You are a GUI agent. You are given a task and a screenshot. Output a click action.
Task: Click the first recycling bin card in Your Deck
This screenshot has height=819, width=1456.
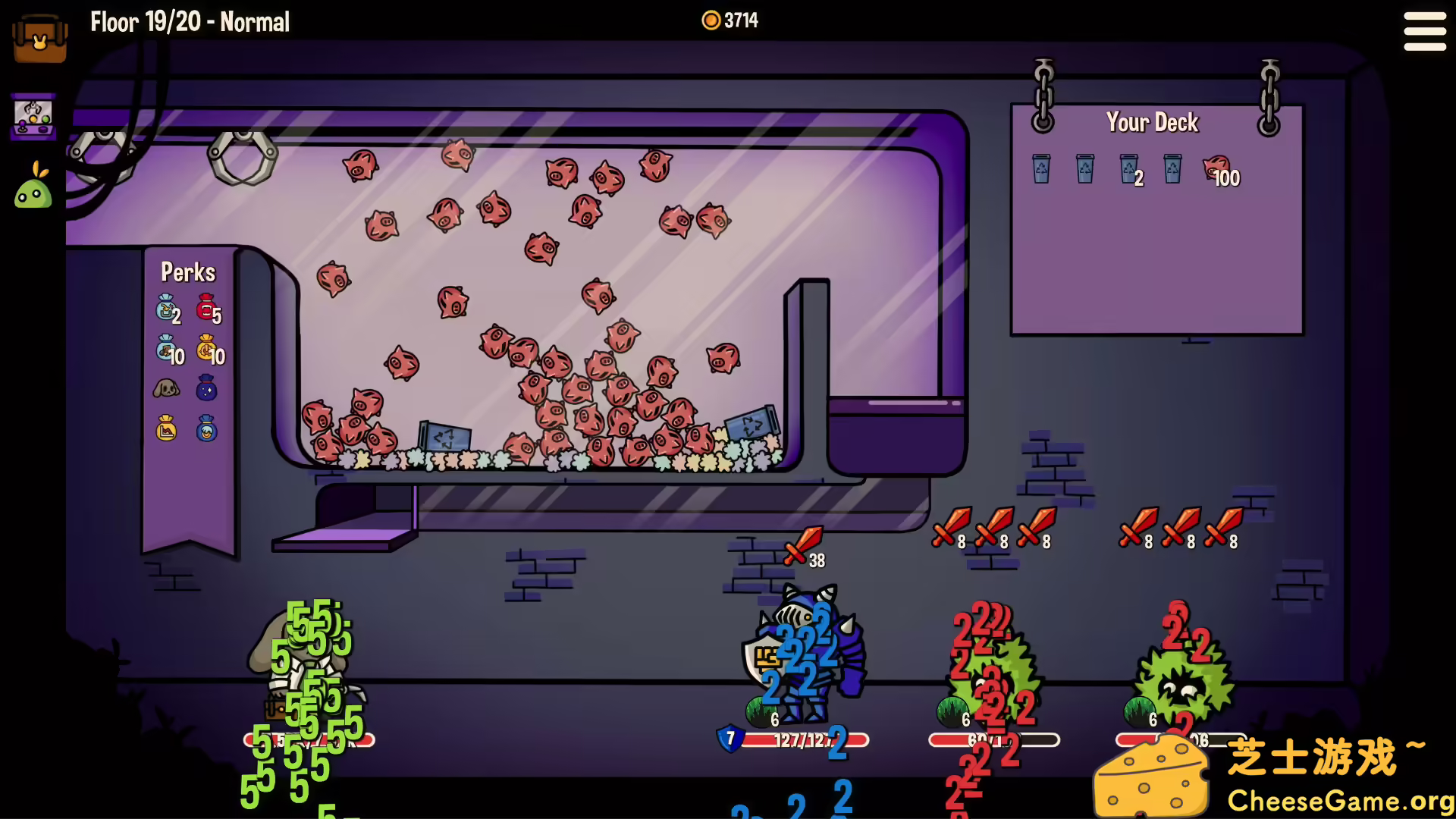pos(1040,168)
